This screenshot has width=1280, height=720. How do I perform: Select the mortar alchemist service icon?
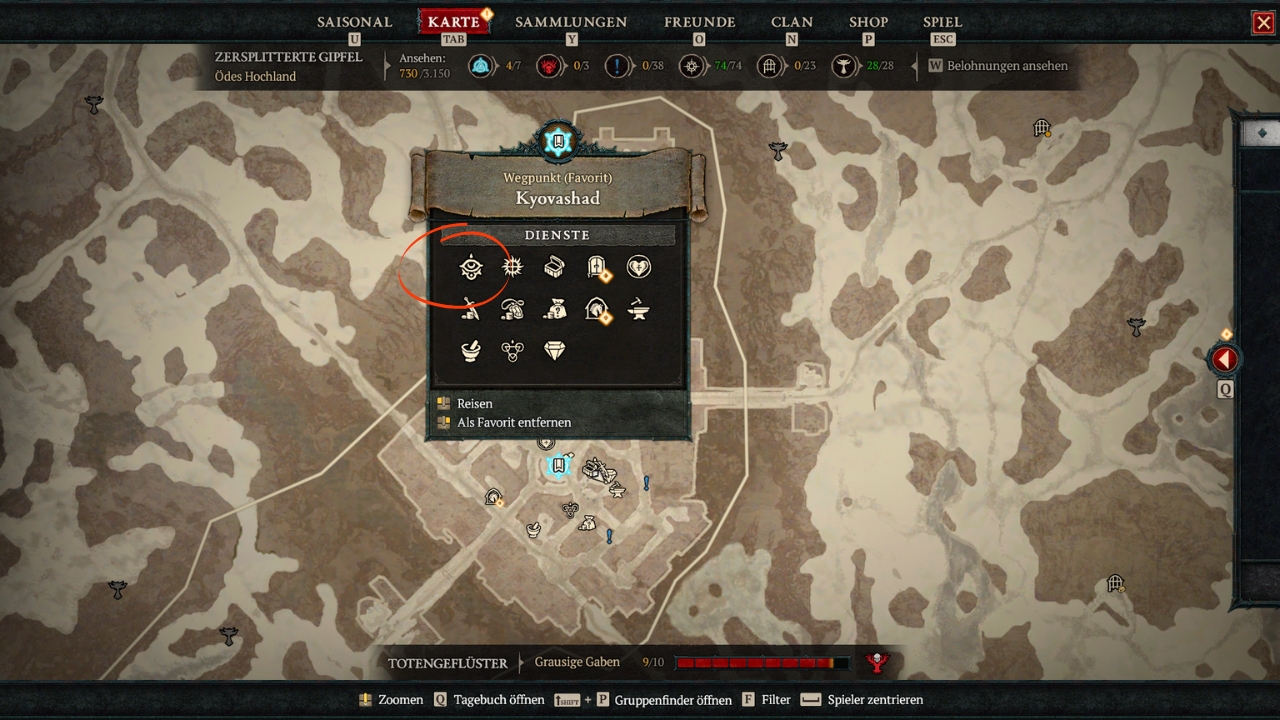pyautogui.click(x=470, y=350)
